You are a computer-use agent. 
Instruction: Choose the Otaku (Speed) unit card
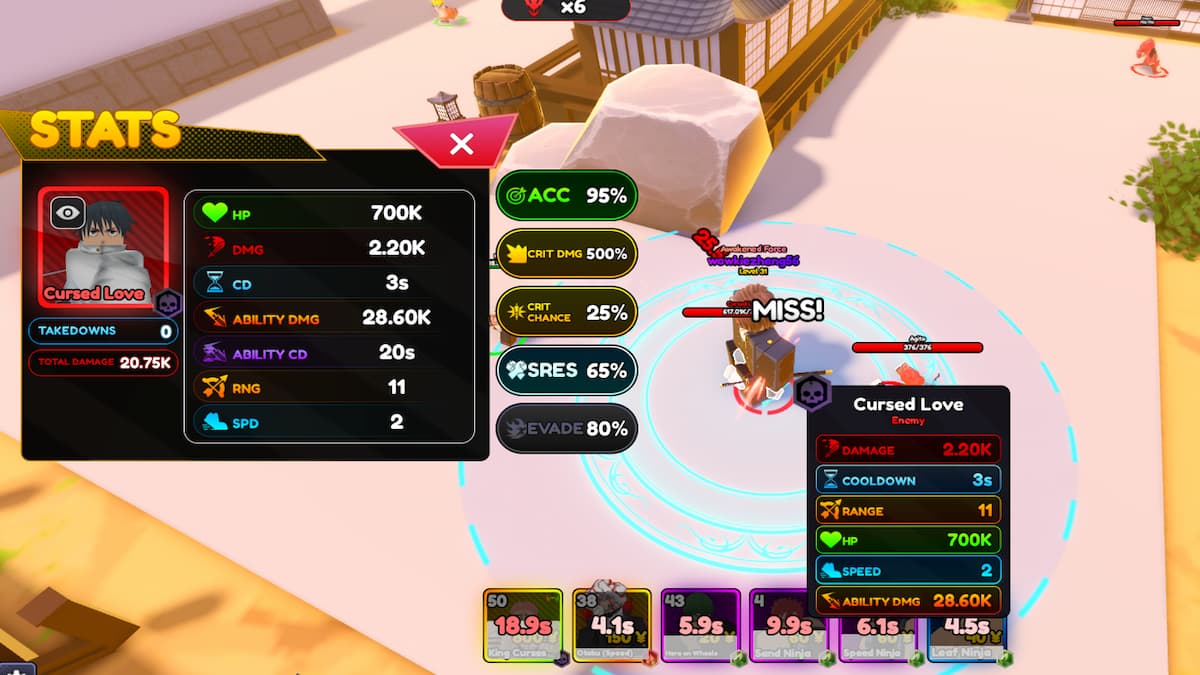pyautogui.click(x=611, y=626)
